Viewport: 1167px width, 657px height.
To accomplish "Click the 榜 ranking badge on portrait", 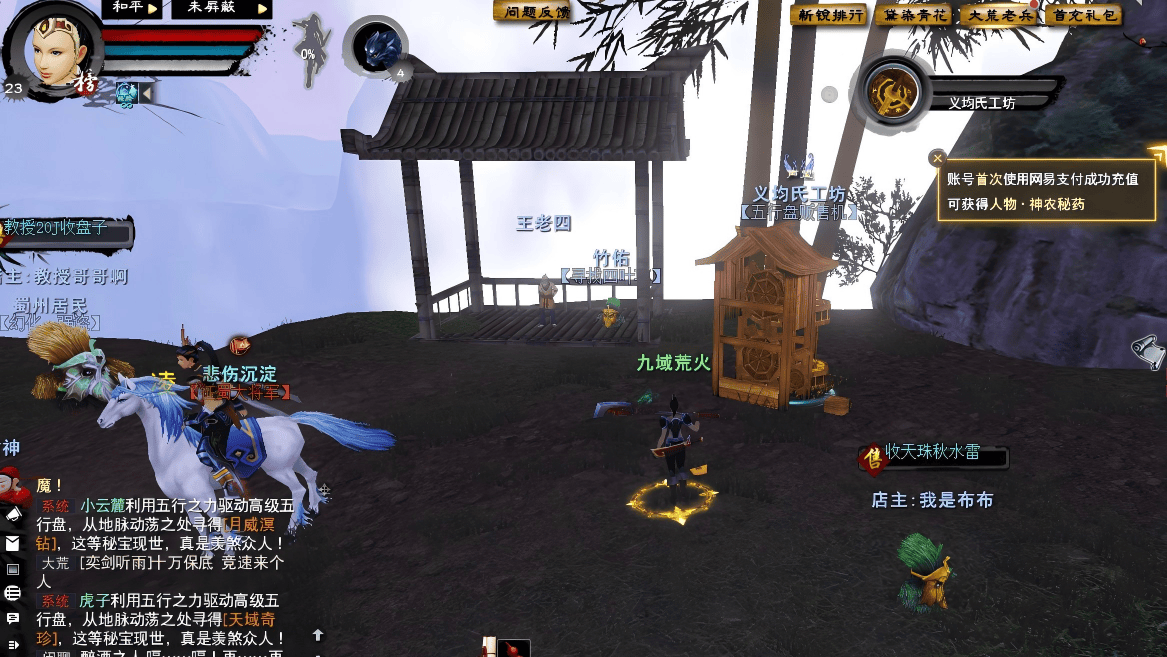I will [x=87, y=83].
